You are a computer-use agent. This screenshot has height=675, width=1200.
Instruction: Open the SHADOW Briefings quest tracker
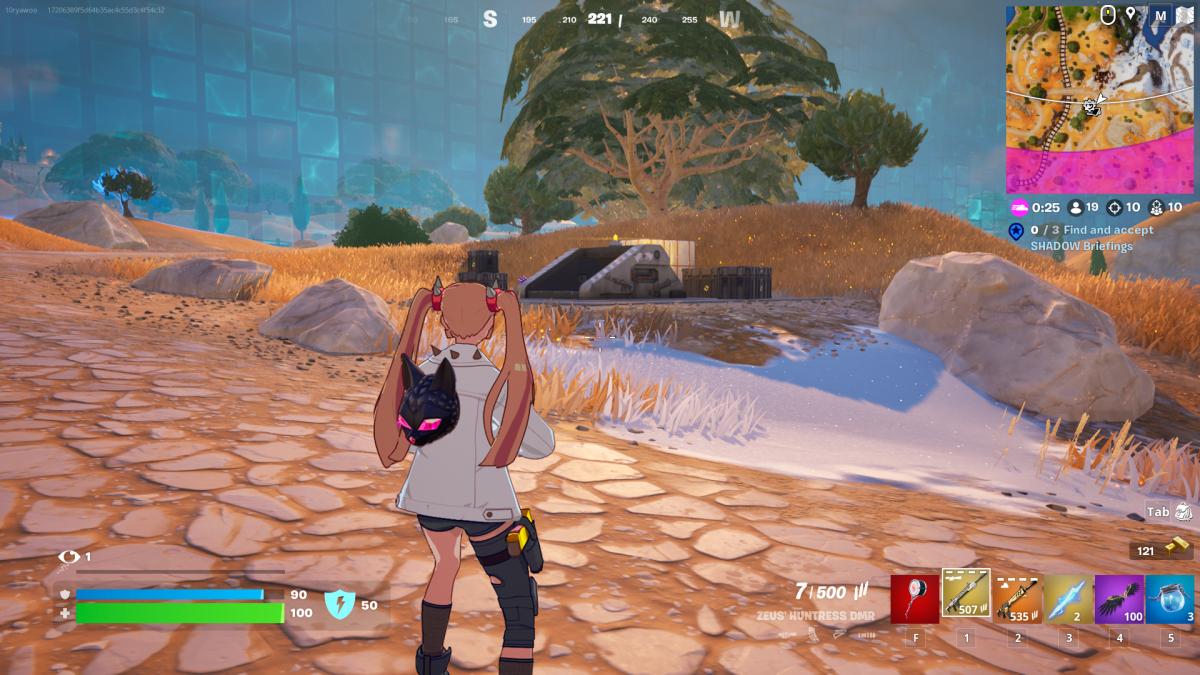point(1080,238)
